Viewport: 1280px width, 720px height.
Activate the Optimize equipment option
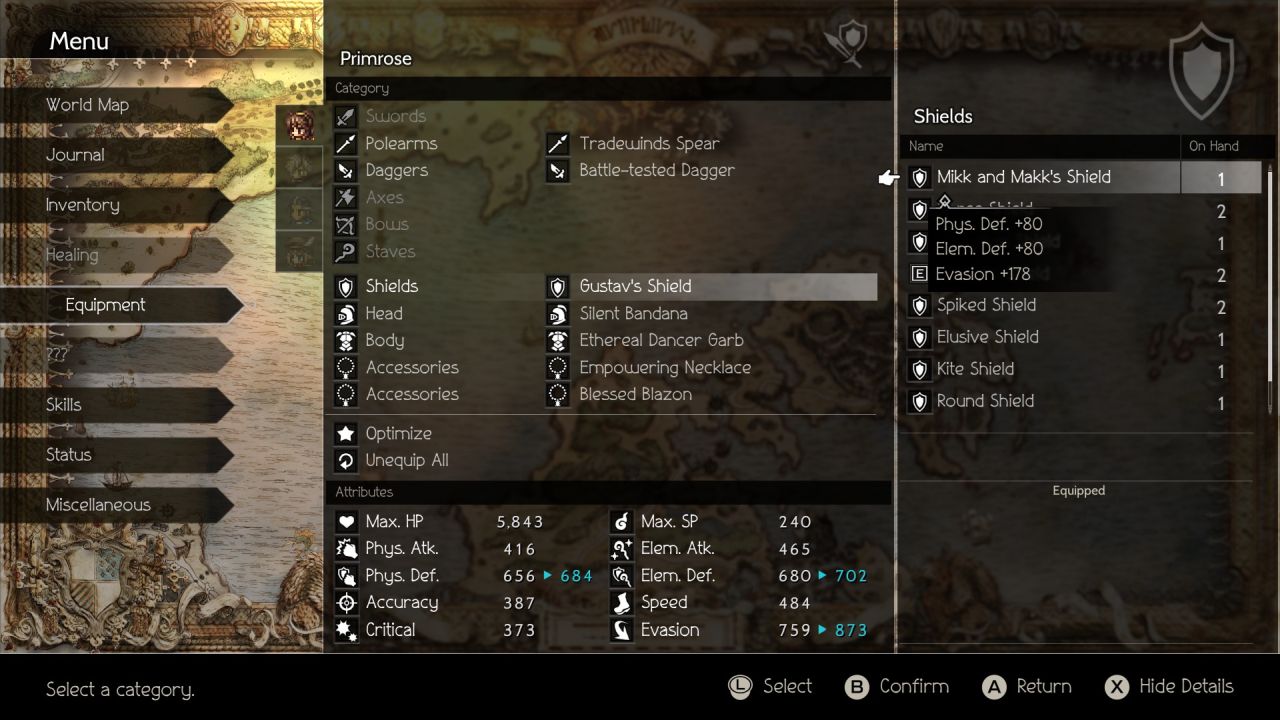[398, 434]
